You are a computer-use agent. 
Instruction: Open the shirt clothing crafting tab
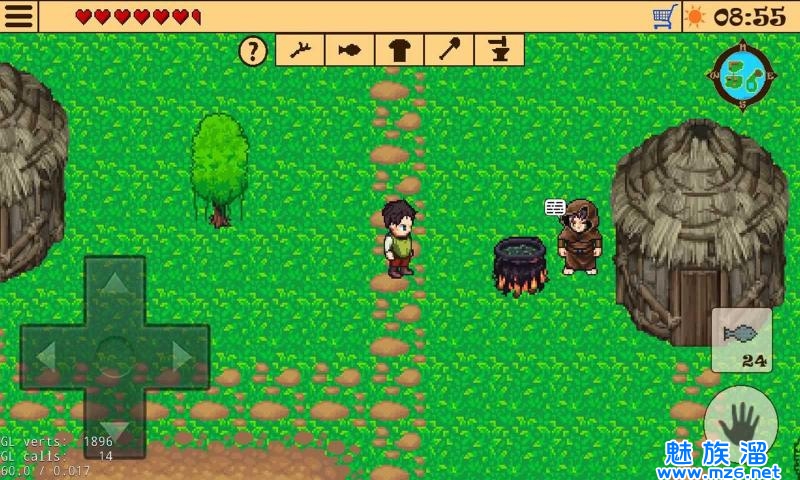point(400,50)
